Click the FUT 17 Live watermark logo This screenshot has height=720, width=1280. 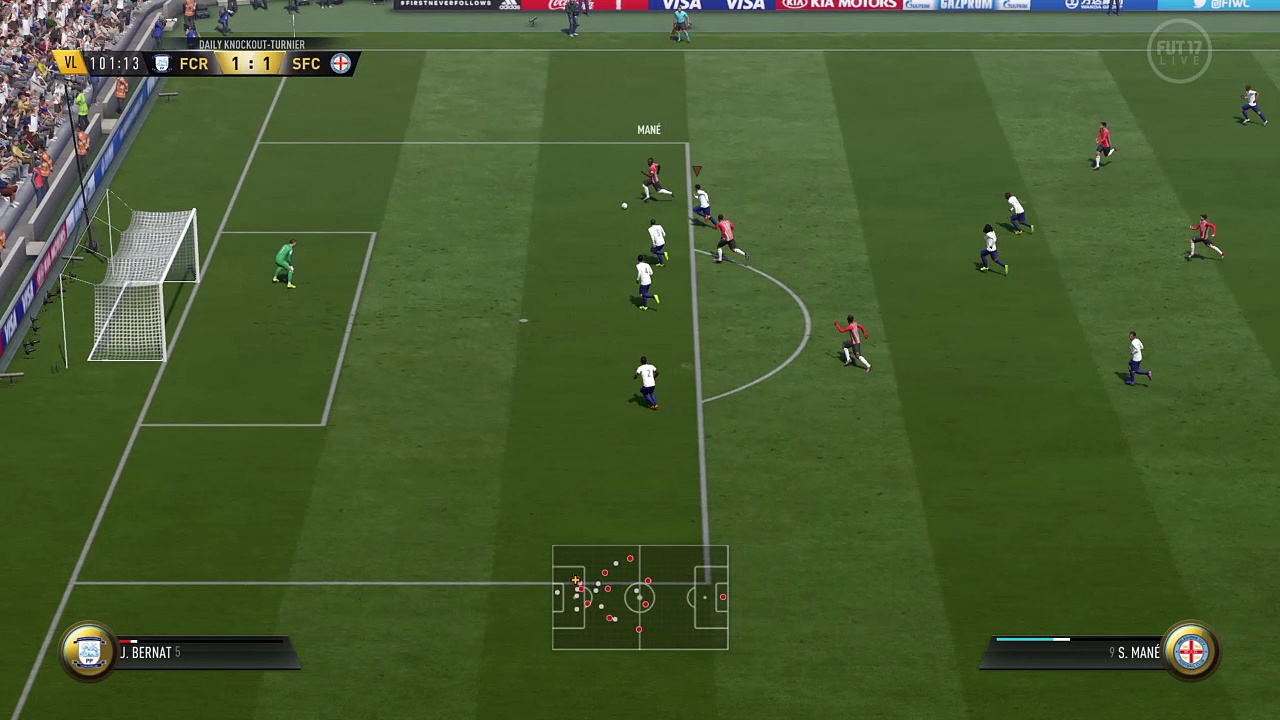[1180, 51]
